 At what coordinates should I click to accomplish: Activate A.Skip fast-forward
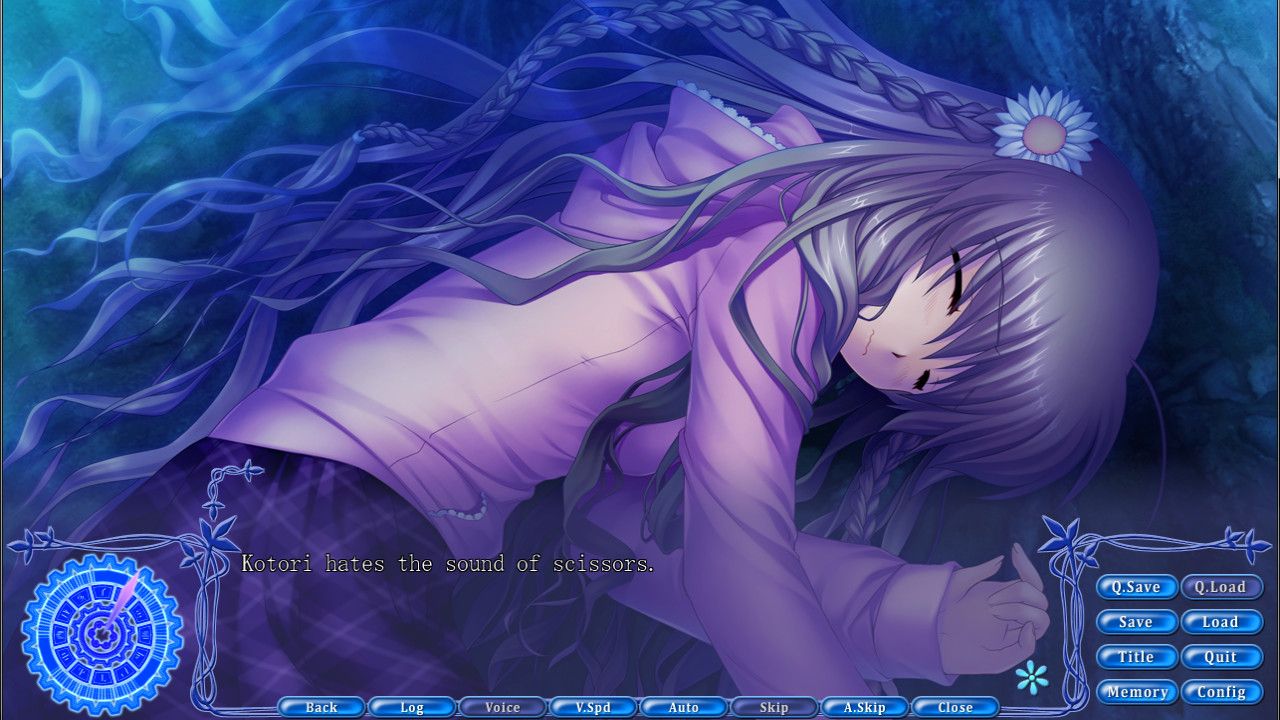click(865, 707)
